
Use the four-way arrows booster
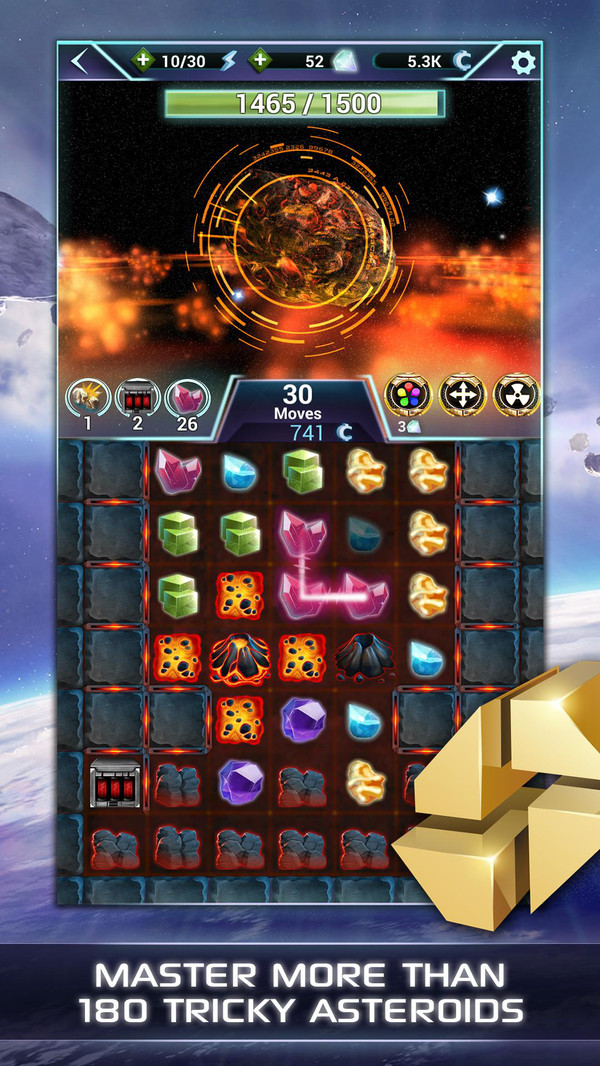(461, 395)
